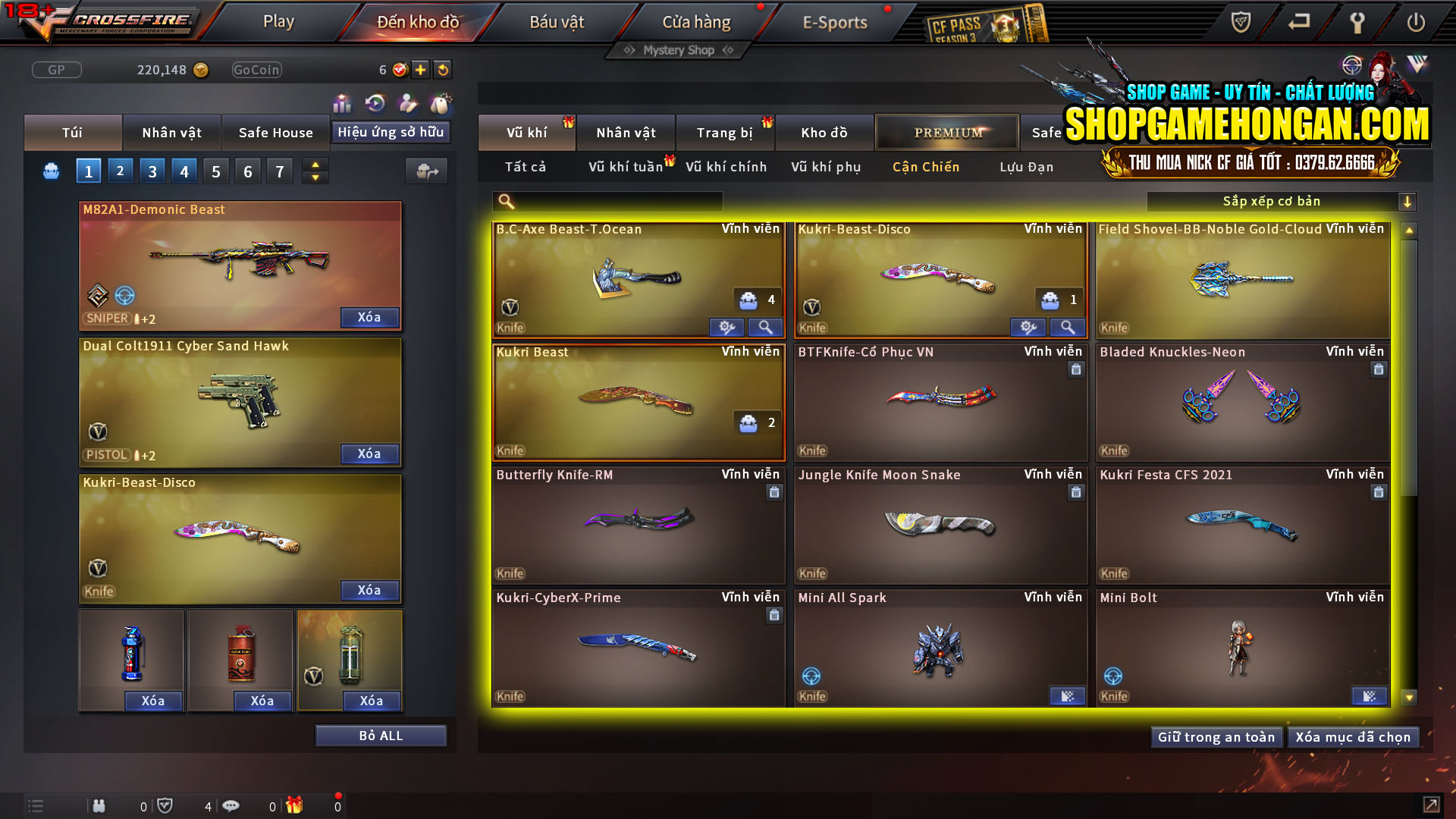The image size is (1456, 819).
Task: Open the Báu vật menu
Action: click(x=558, y=21)
